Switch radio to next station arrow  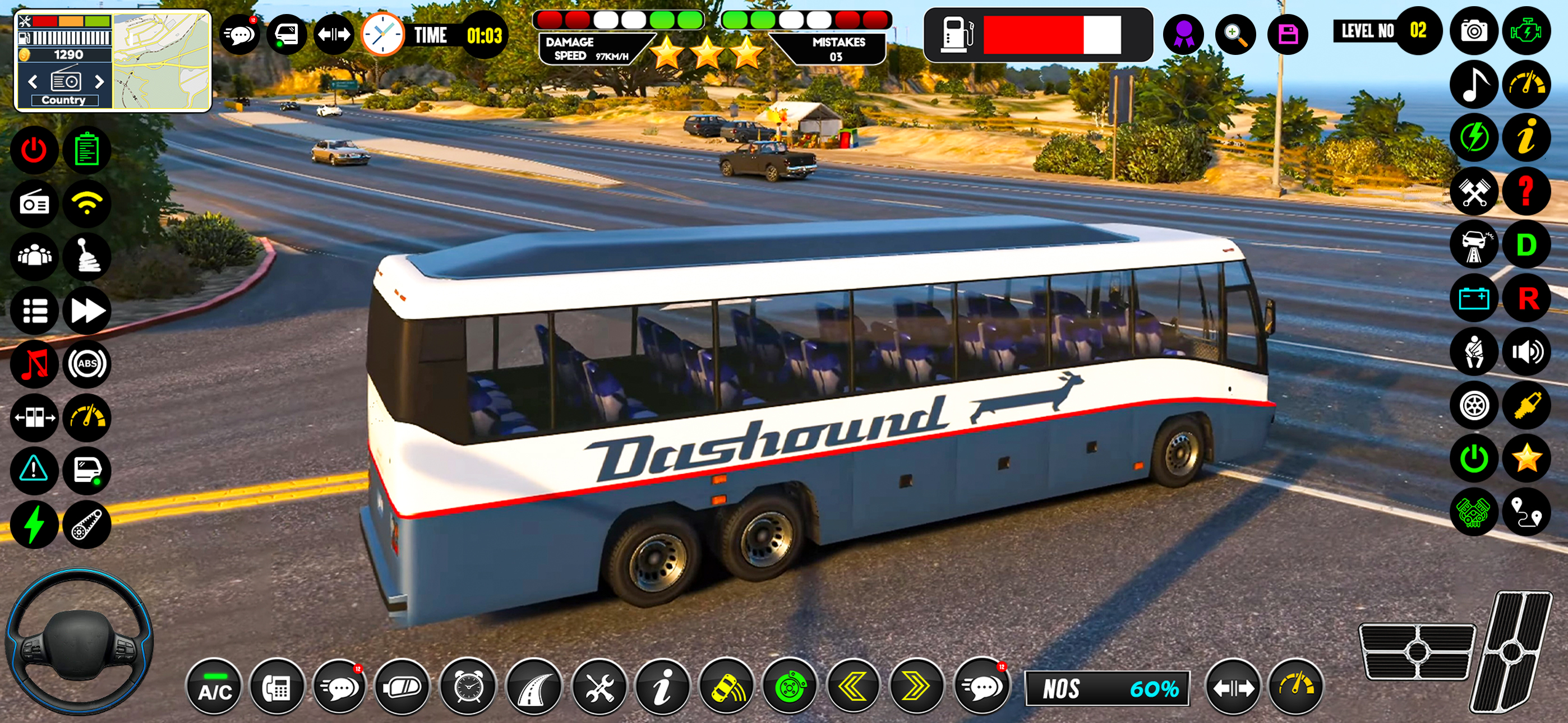point(100,82)
